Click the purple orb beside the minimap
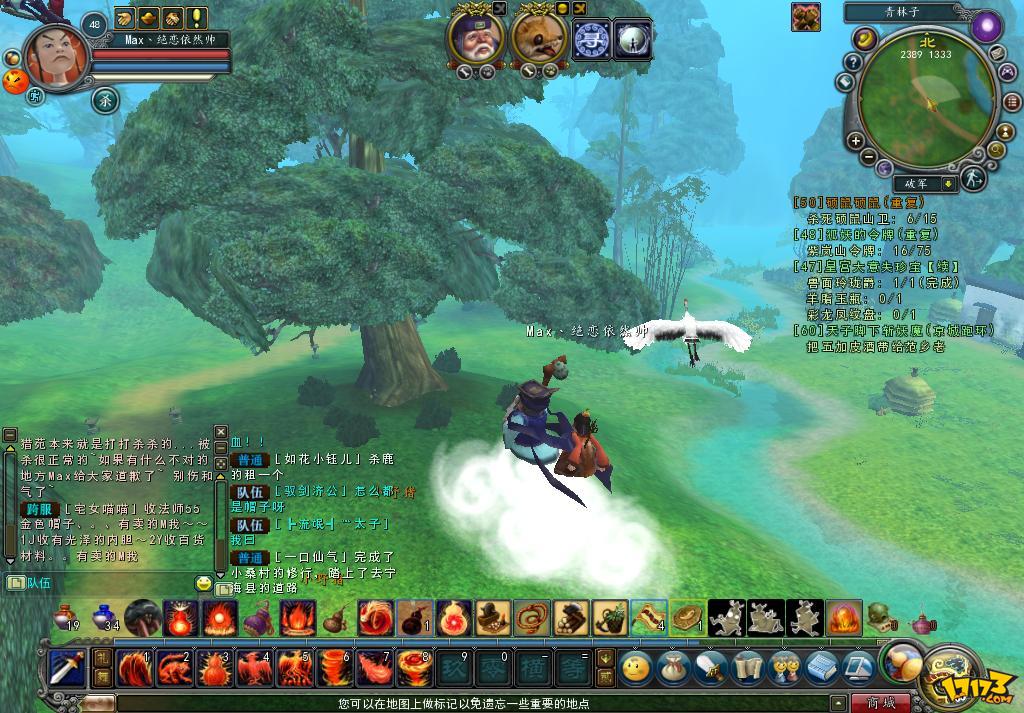 (x=987, y=26)
